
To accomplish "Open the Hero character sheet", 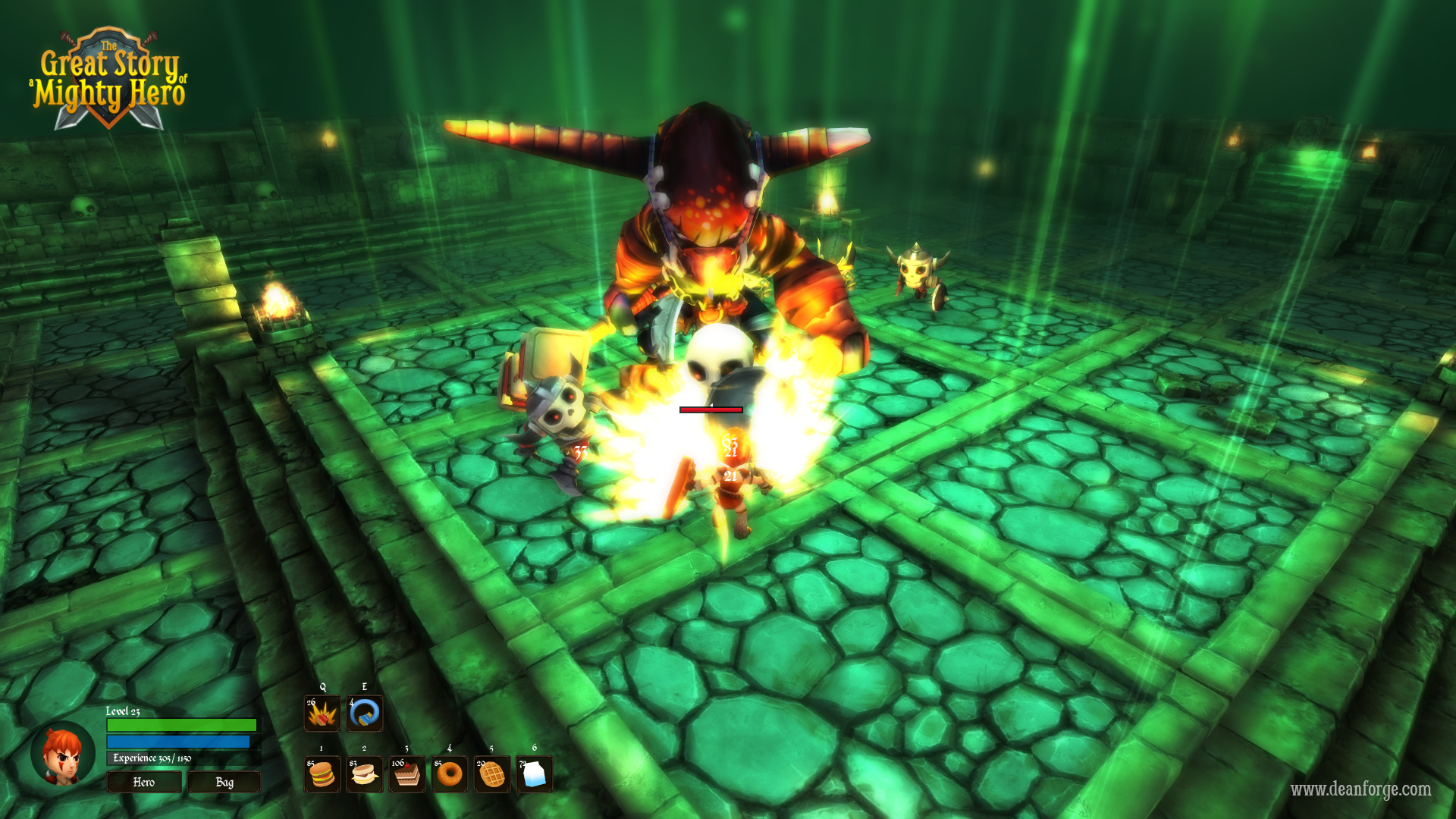I will point(144,782).
